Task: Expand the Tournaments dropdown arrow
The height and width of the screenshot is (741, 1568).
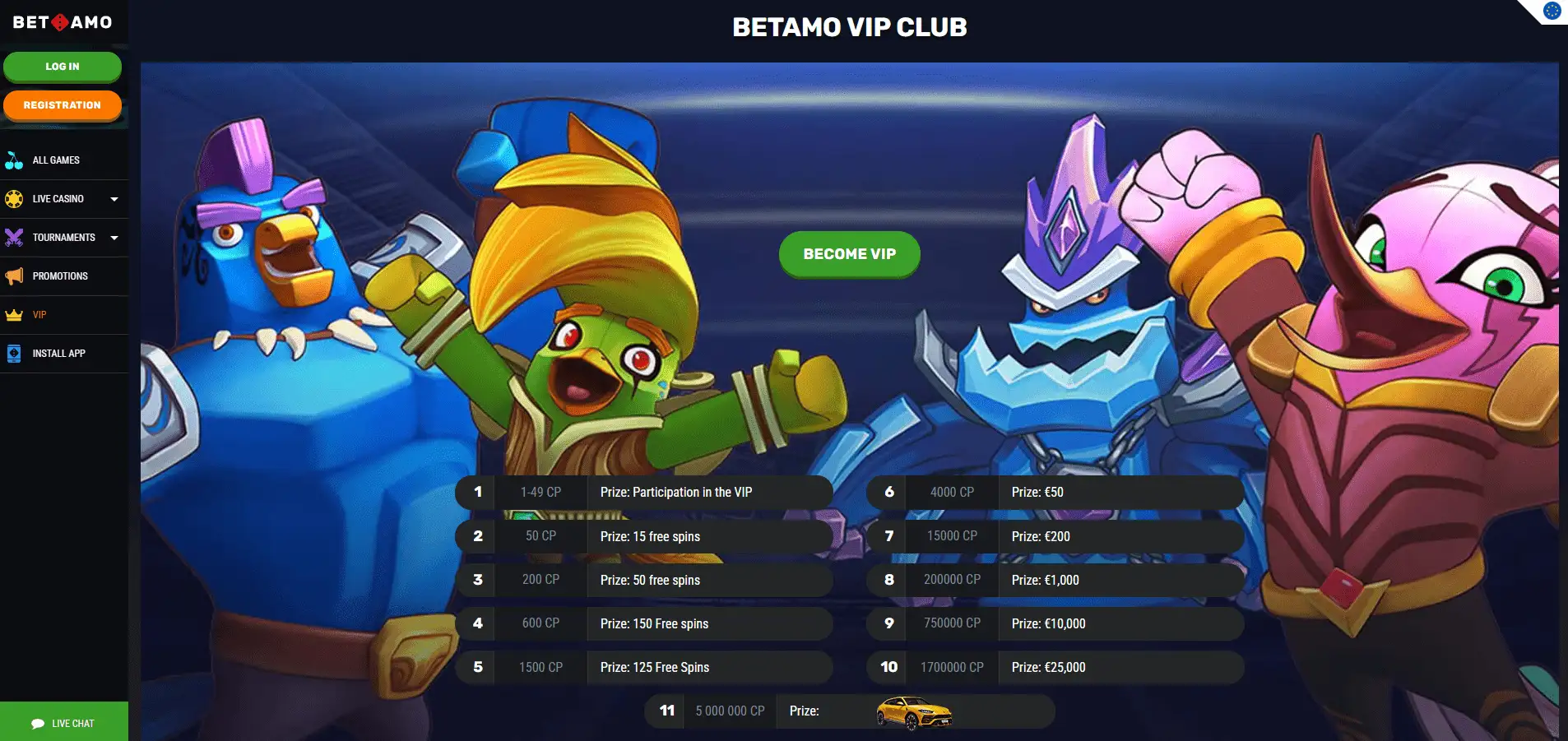Action: tap(114, 238)
